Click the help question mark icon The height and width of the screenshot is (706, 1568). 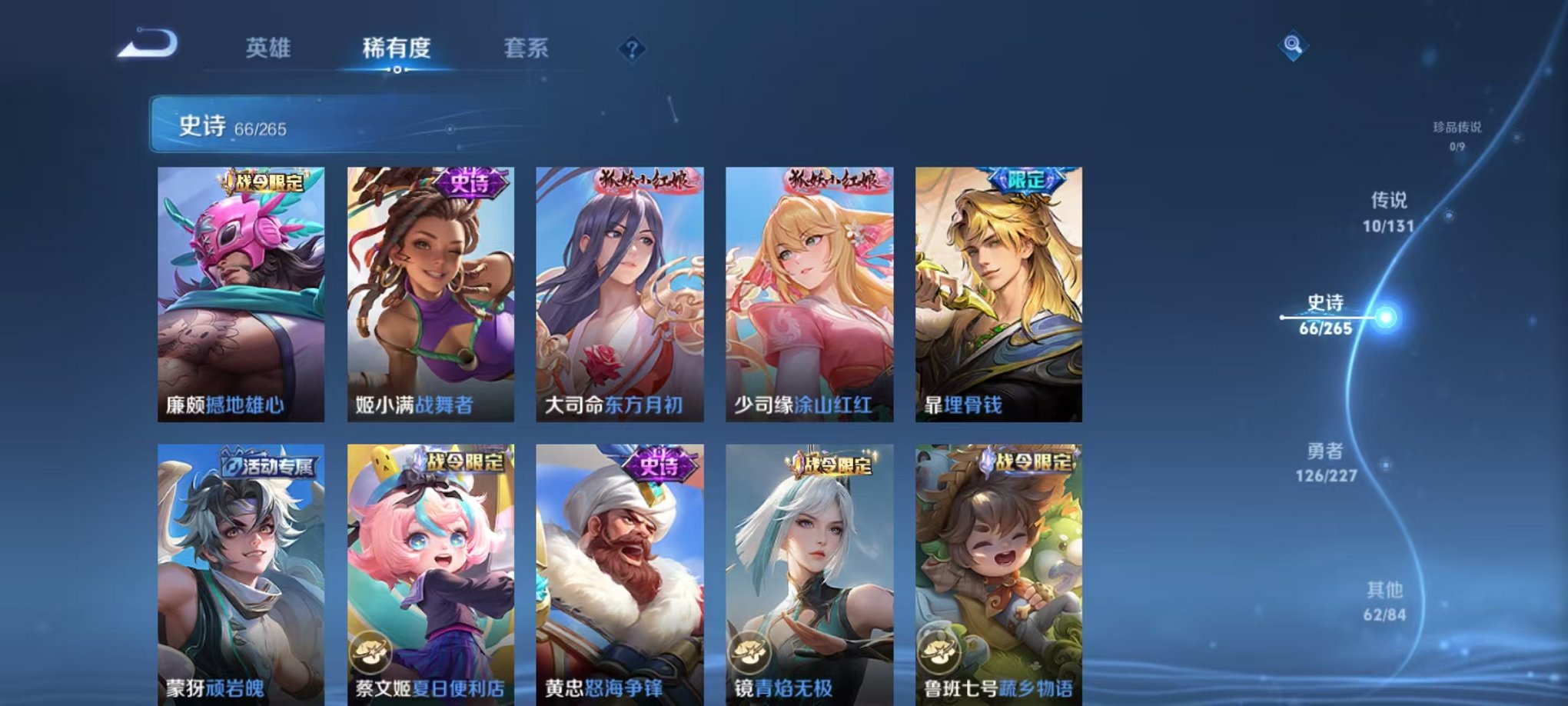631,50
